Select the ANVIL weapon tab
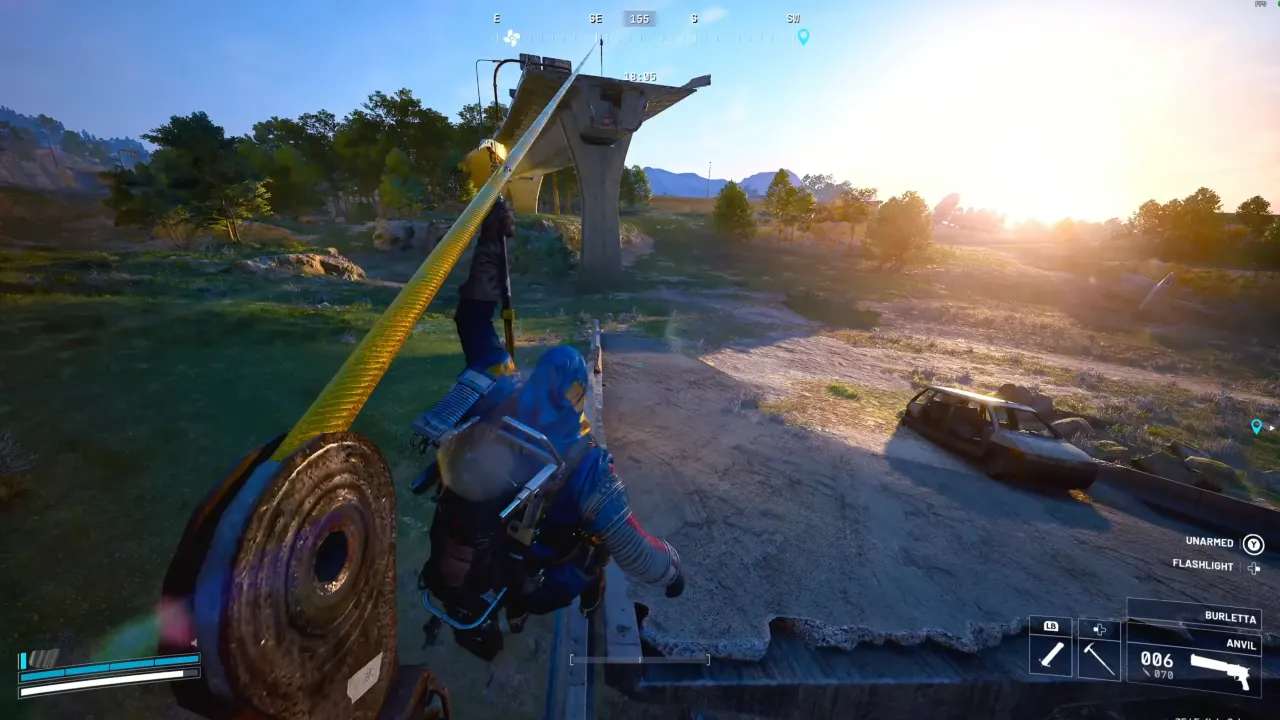 coord(1241,644)
